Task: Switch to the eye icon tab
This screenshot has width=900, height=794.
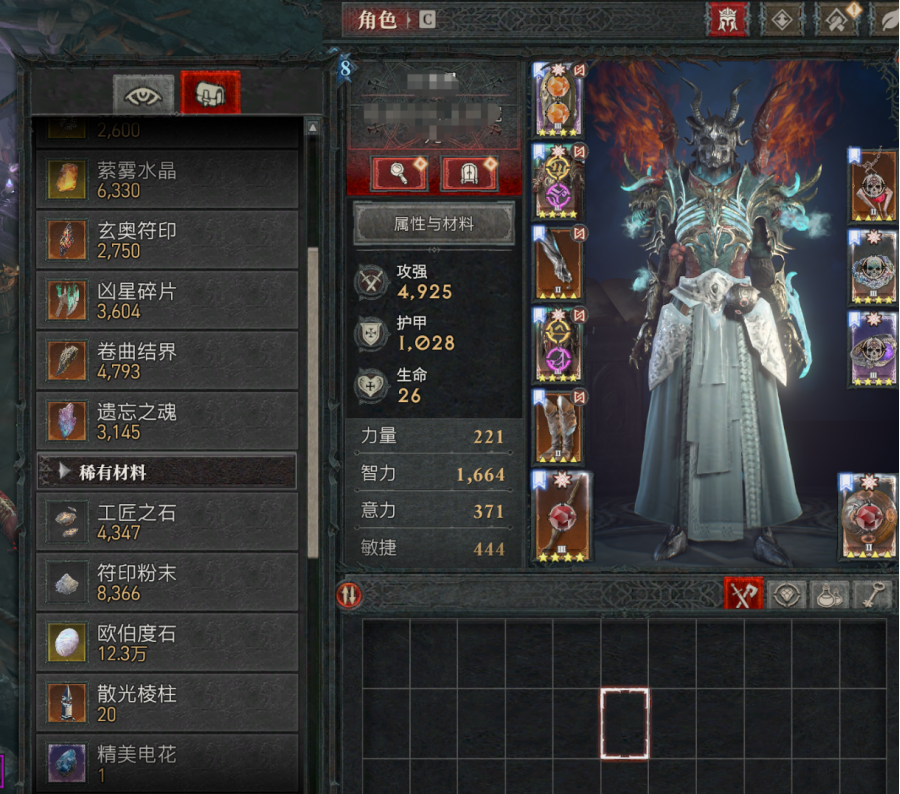Action: pyautogui.click(x=144, y=94)
